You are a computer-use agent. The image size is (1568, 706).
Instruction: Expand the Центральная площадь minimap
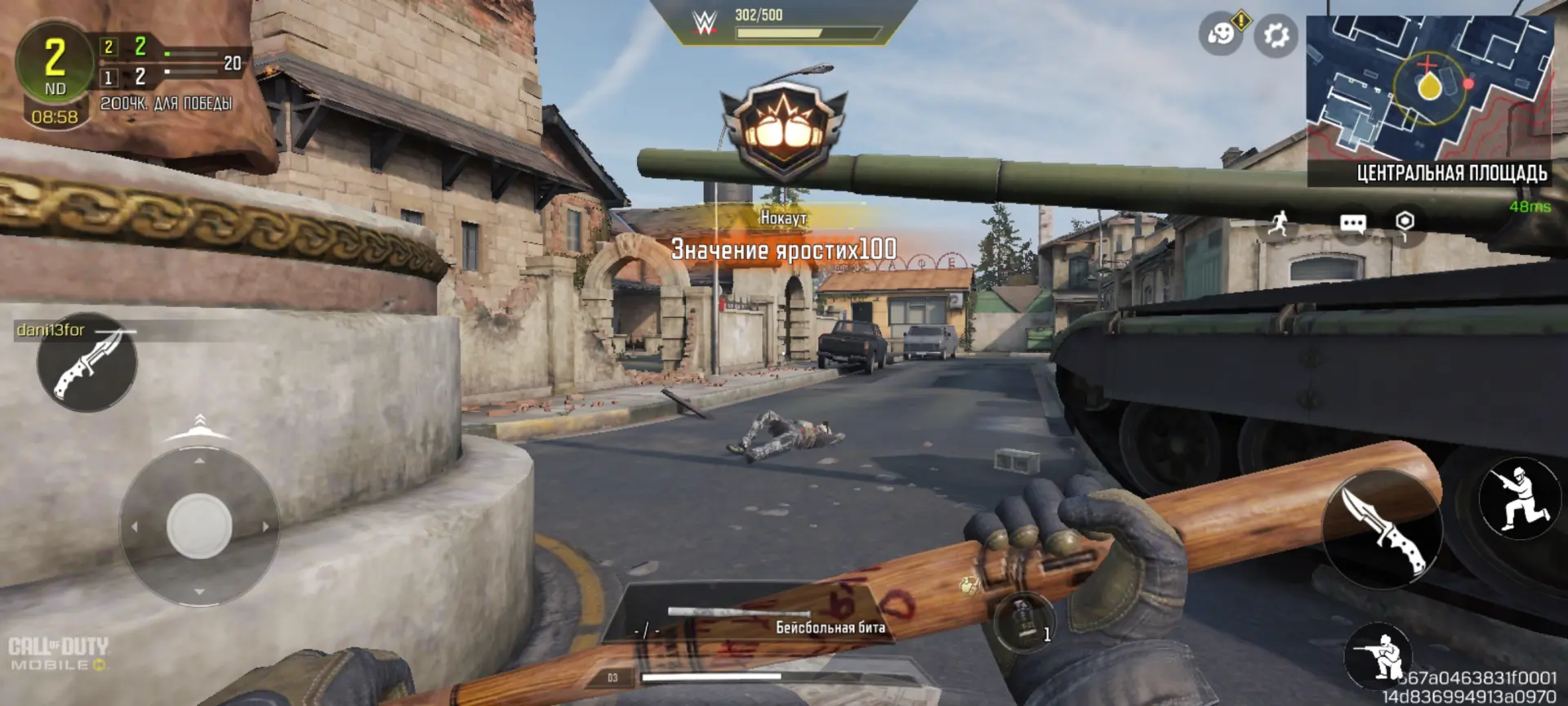click(x=1429, y=88)
